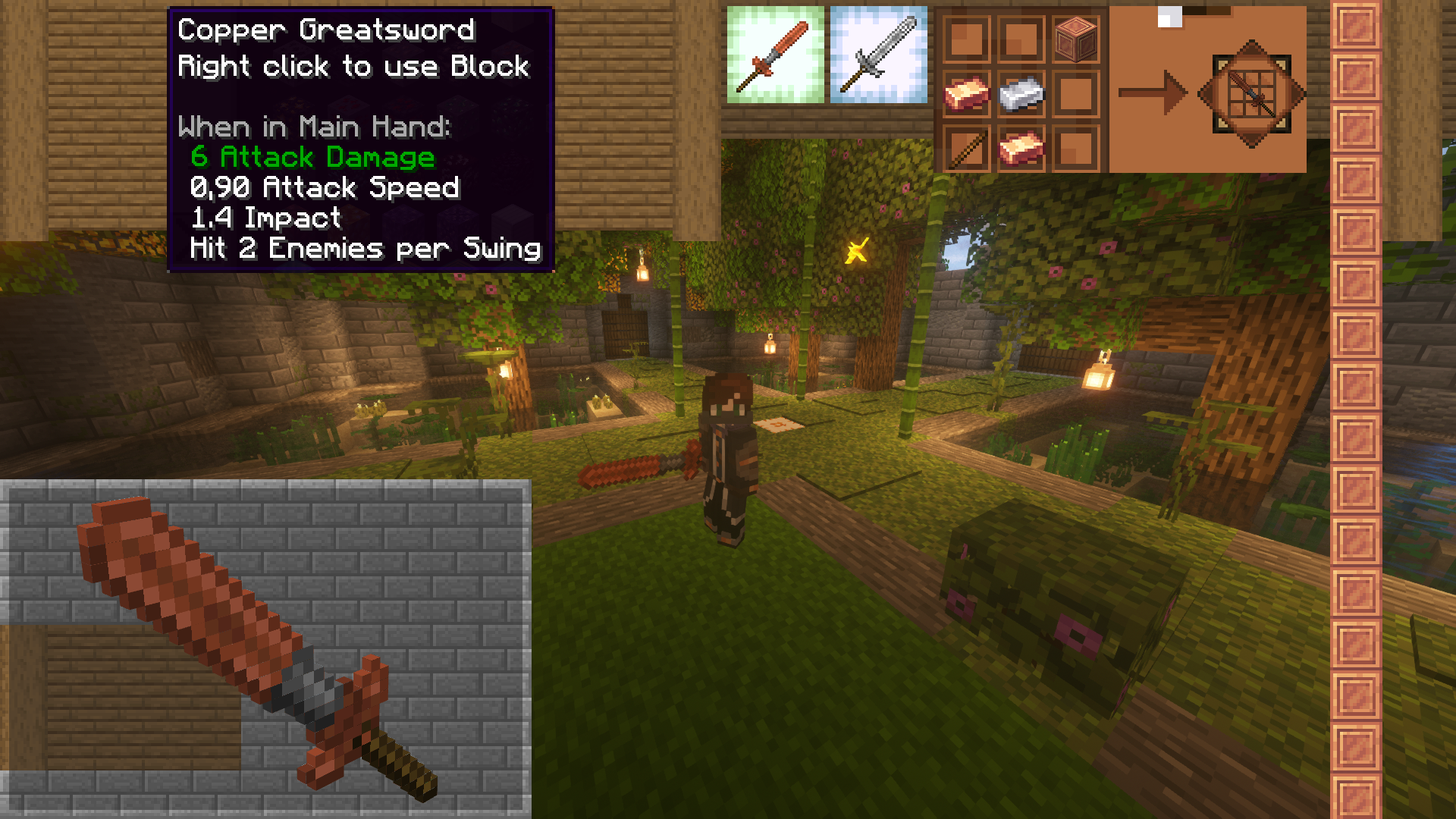Select the iron greatsword item icon
The image size is (1456, 819).
click(878, 53)
